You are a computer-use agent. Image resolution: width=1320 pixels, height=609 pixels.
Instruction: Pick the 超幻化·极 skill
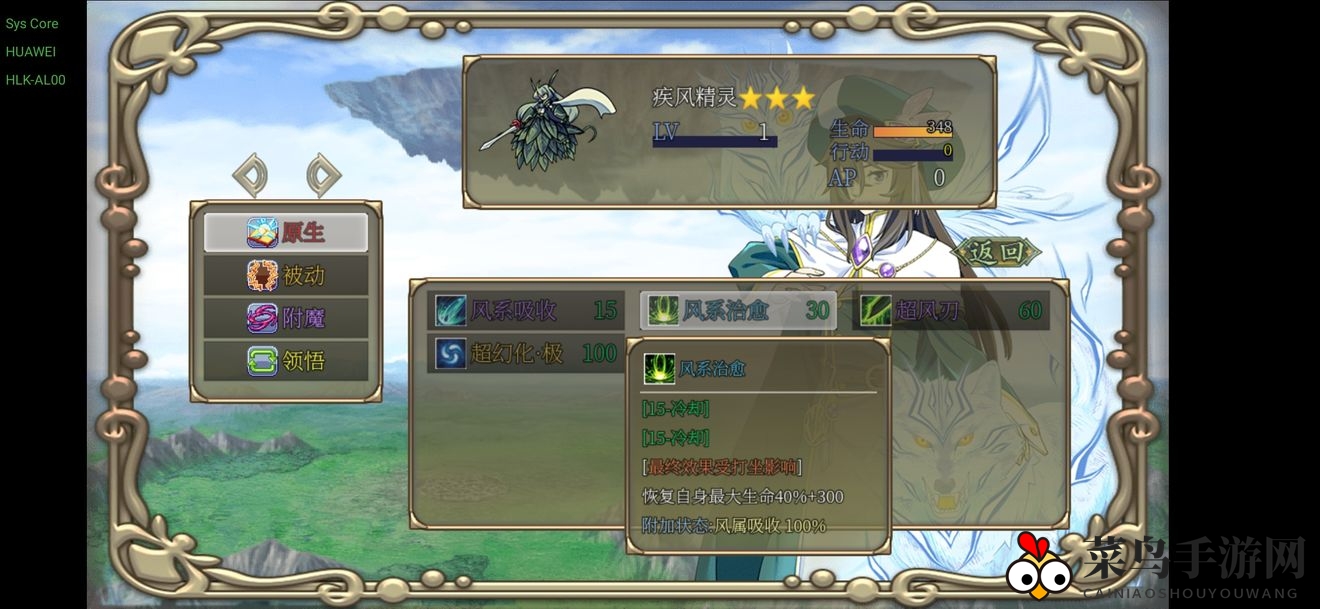click(x=526, y=353)
